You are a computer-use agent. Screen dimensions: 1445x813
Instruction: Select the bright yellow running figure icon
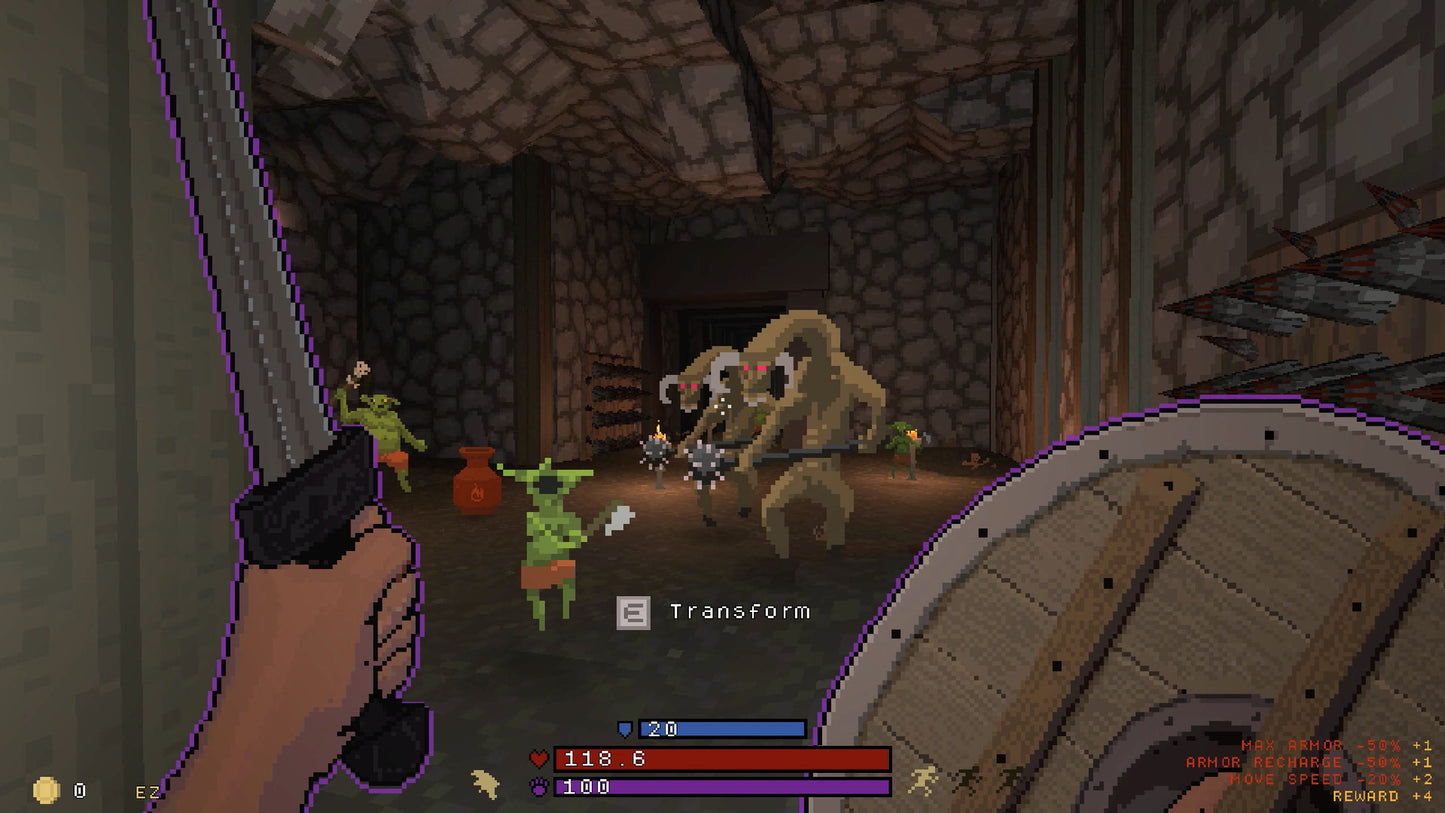point(922,780)
